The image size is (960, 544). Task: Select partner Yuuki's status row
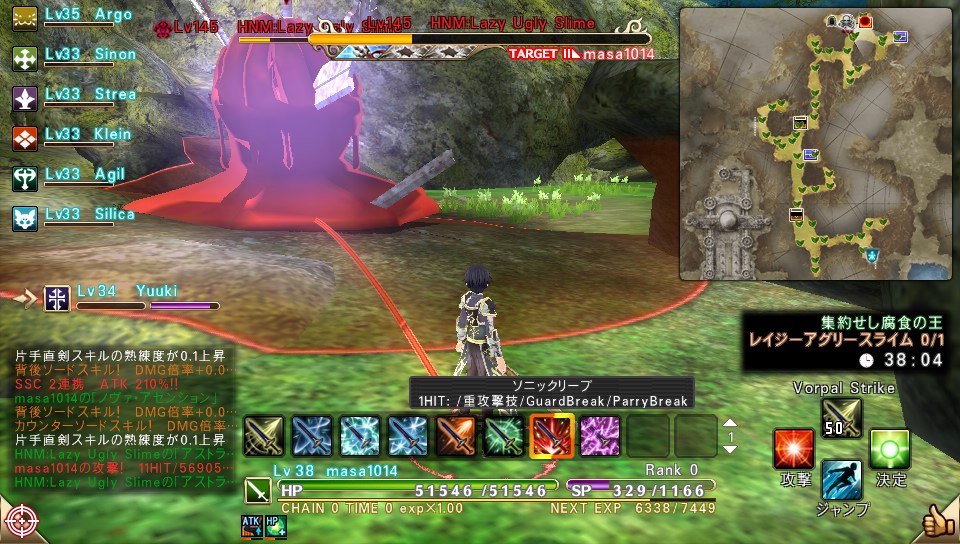click(130, 297)
